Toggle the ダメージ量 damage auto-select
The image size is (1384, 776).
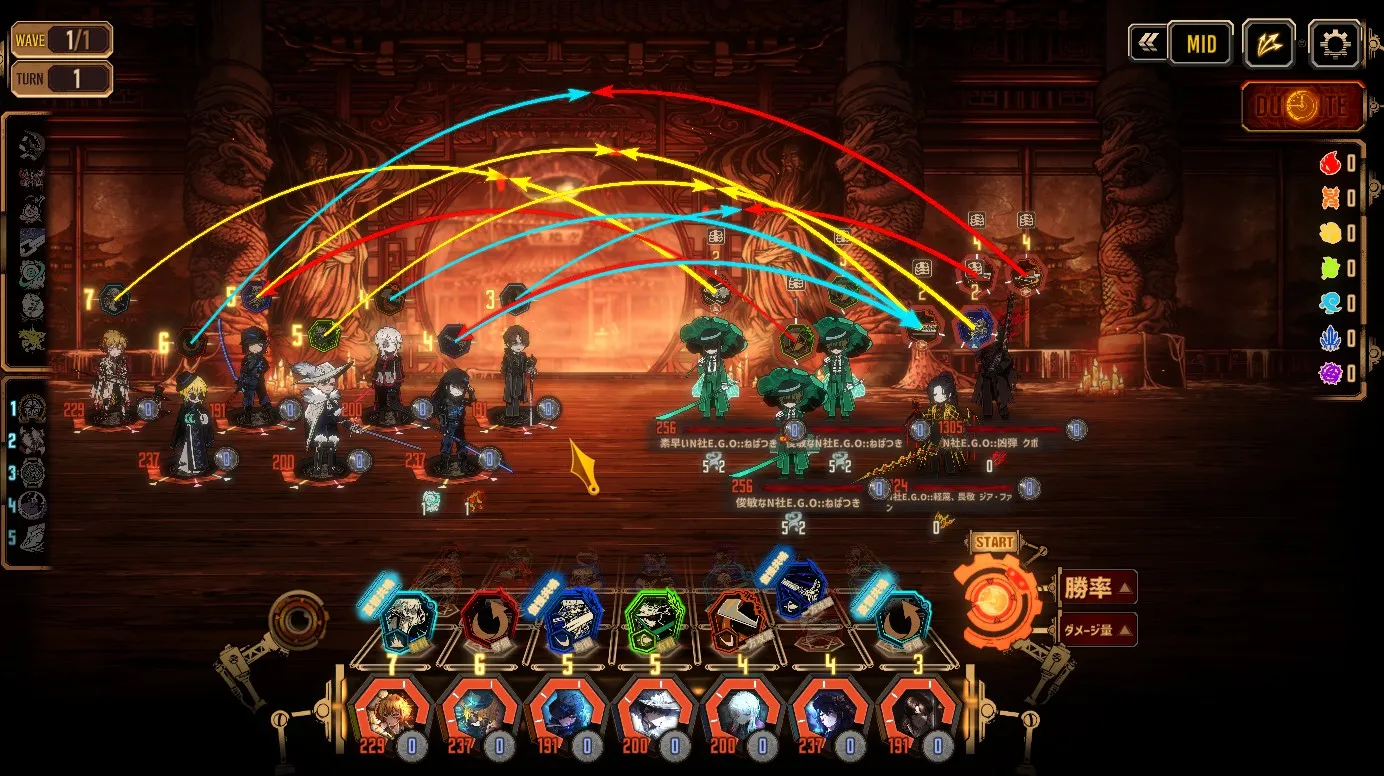(x=1097, y=630)
